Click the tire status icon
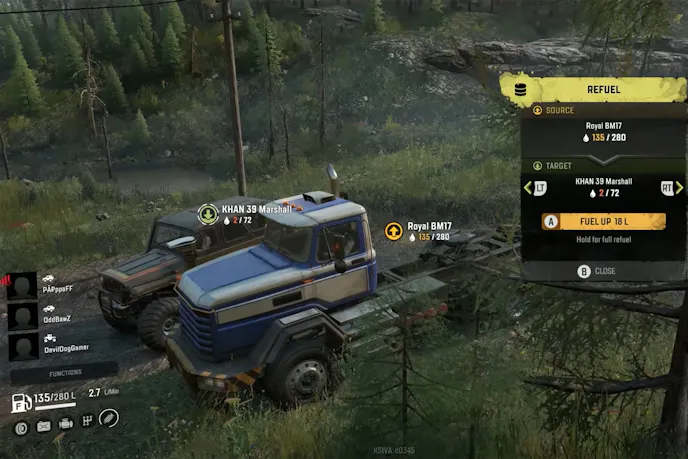 pyautogui.click(x=20, y=426)
